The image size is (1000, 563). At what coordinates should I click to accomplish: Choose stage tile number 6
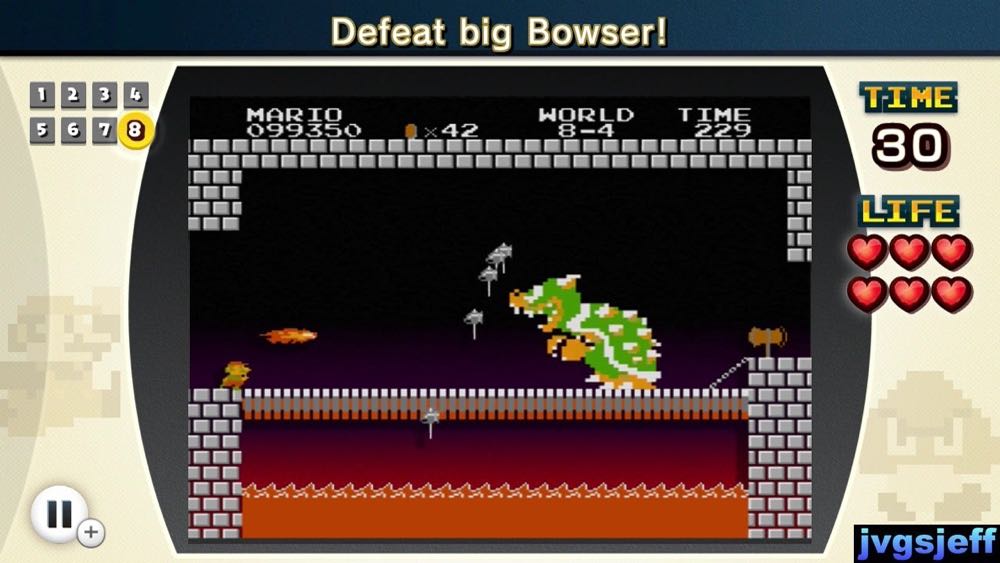72,130
